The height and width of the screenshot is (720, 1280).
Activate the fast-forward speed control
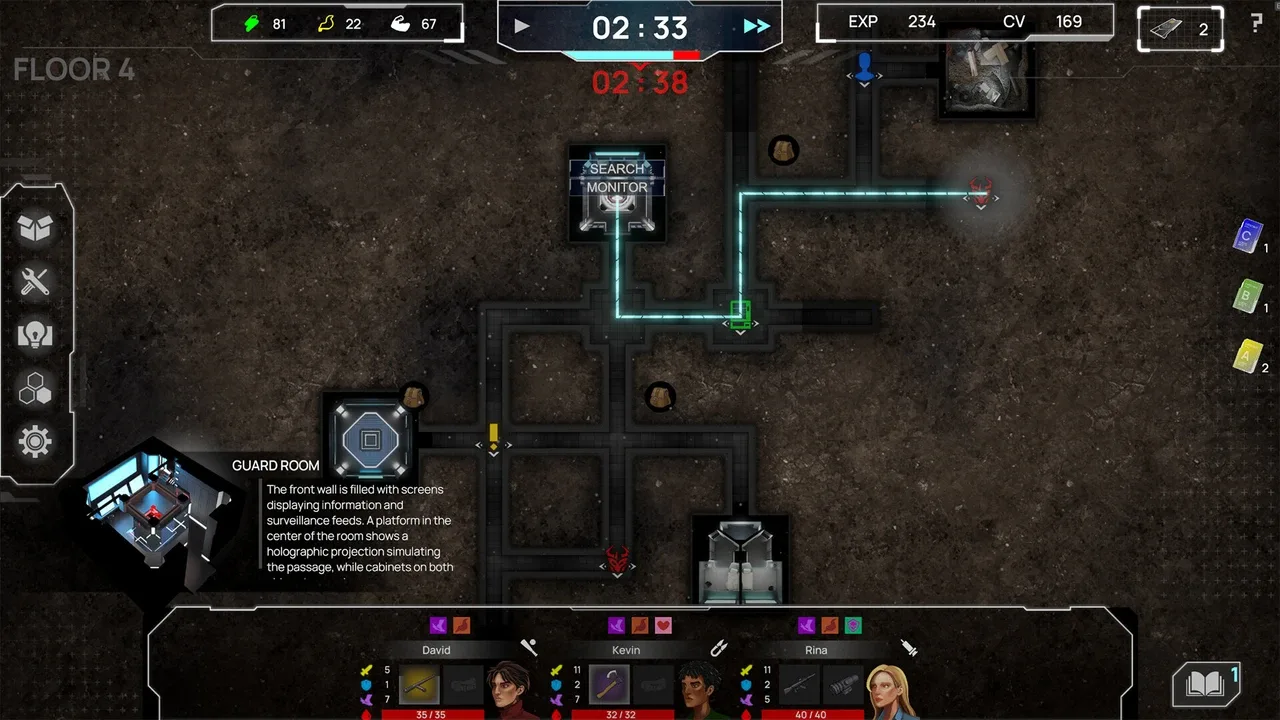tap(757, 26)
